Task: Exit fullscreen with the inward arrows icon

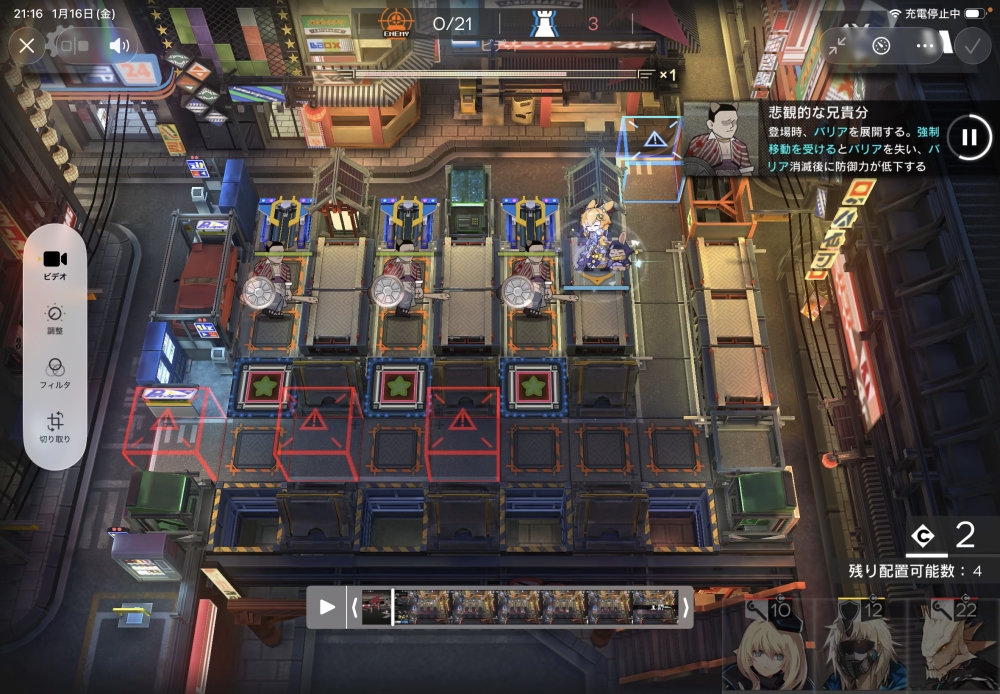Action: pyautogui.click(x=837, y=46)
